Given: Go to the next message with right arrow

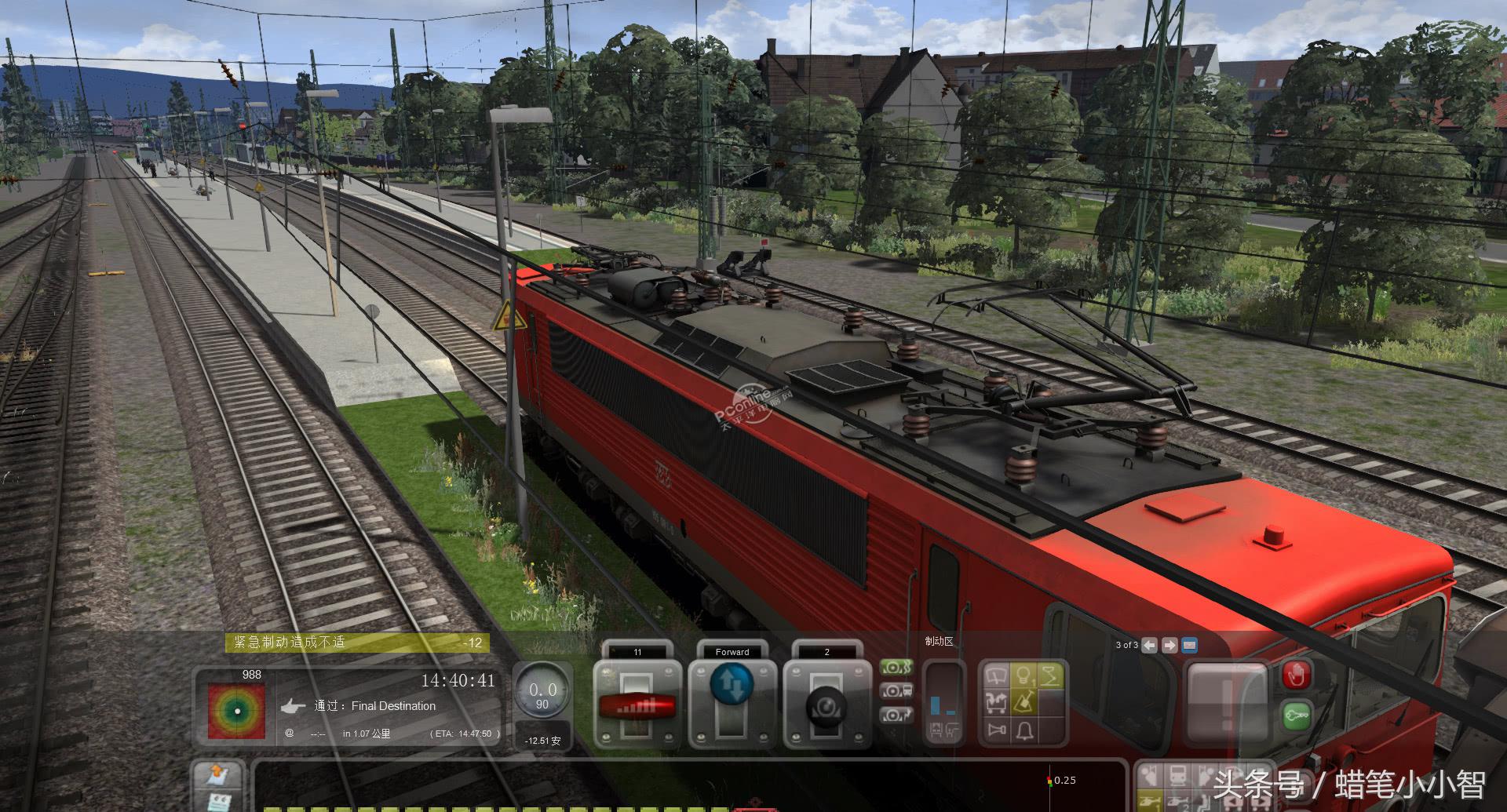Looking at the screenshot, I should tap(1169, 645).
